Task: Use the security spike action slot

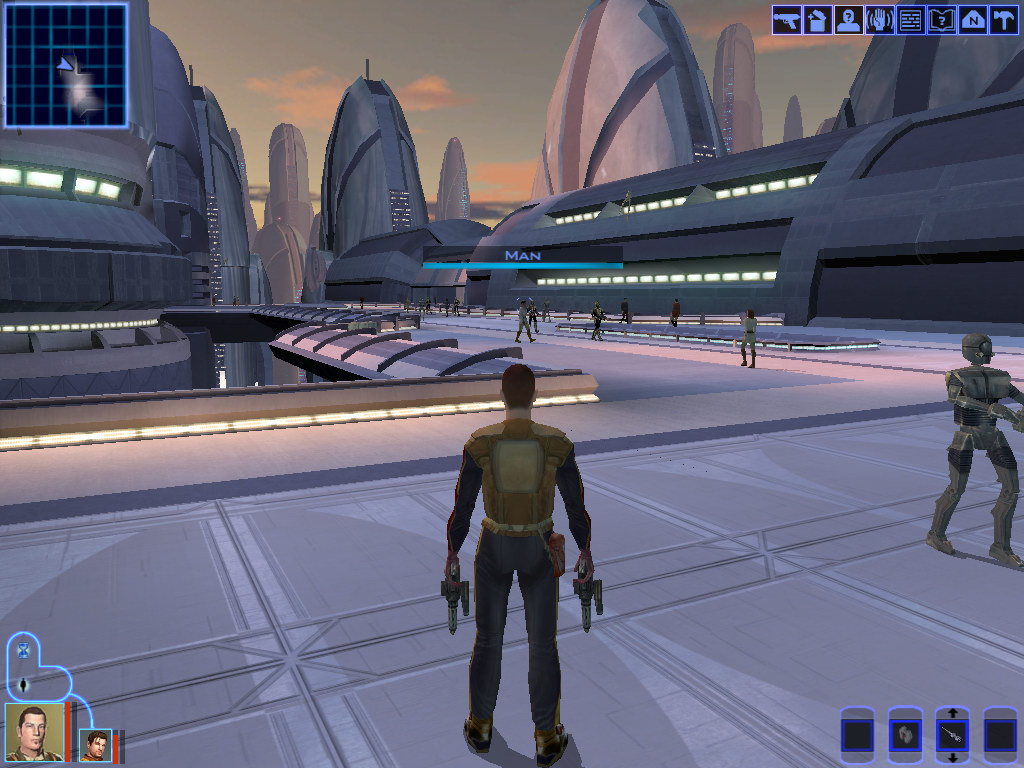Action: pos(952,737)
